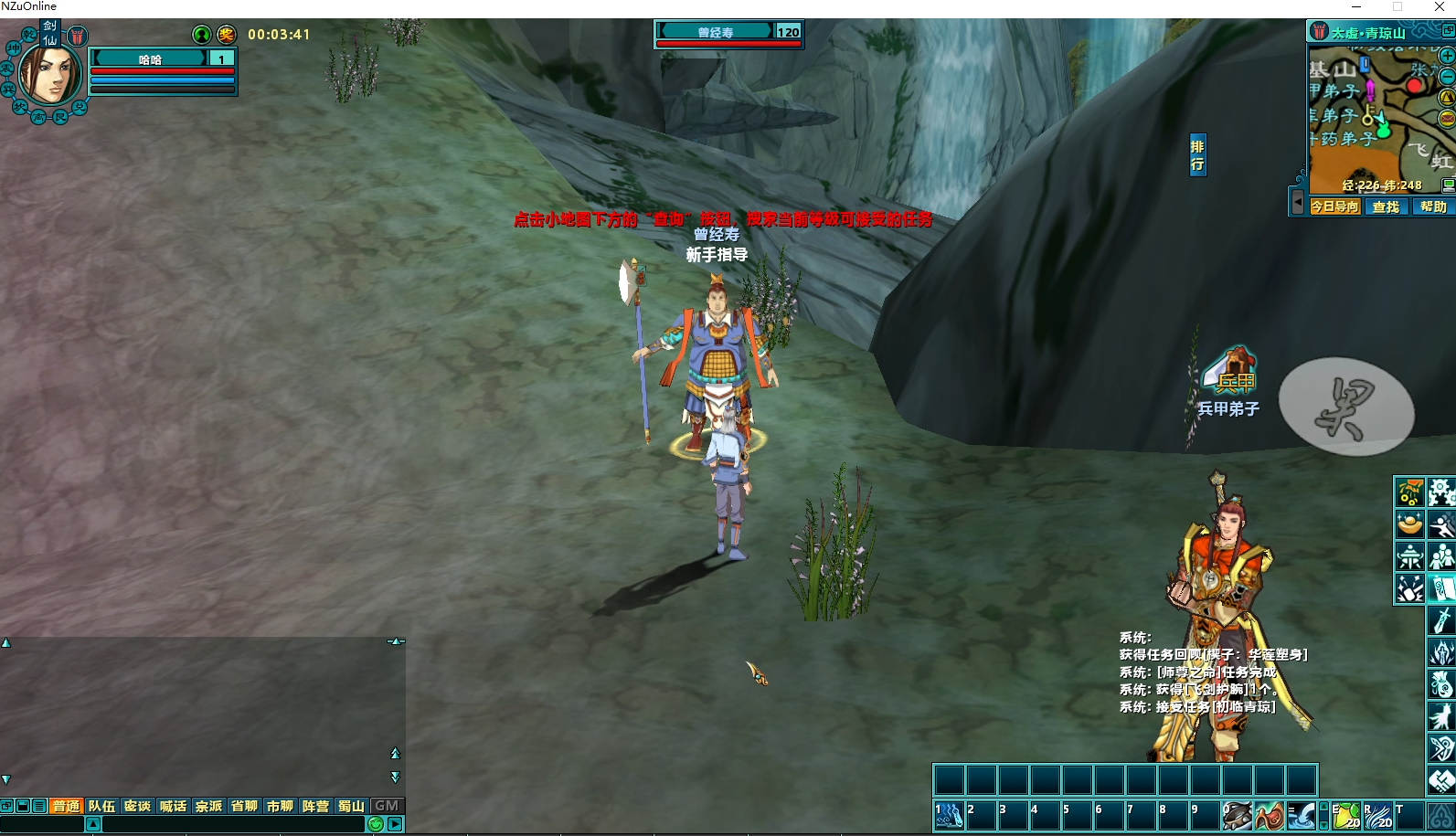Click the chat message input field
1456x836 pixels.
point(233,824)
